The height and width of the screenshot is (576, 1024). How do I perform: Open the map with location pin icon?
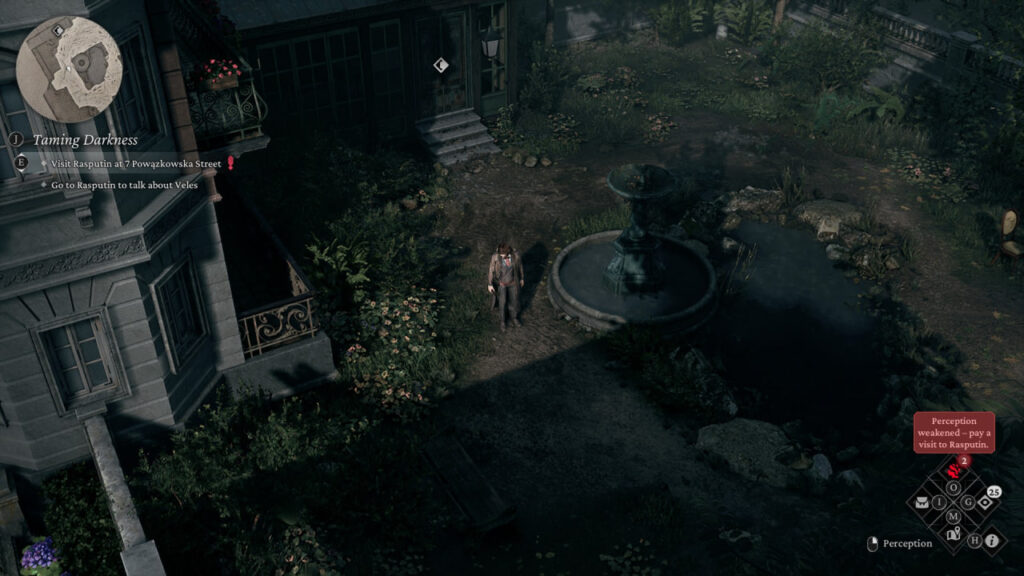tap(954, 534)
